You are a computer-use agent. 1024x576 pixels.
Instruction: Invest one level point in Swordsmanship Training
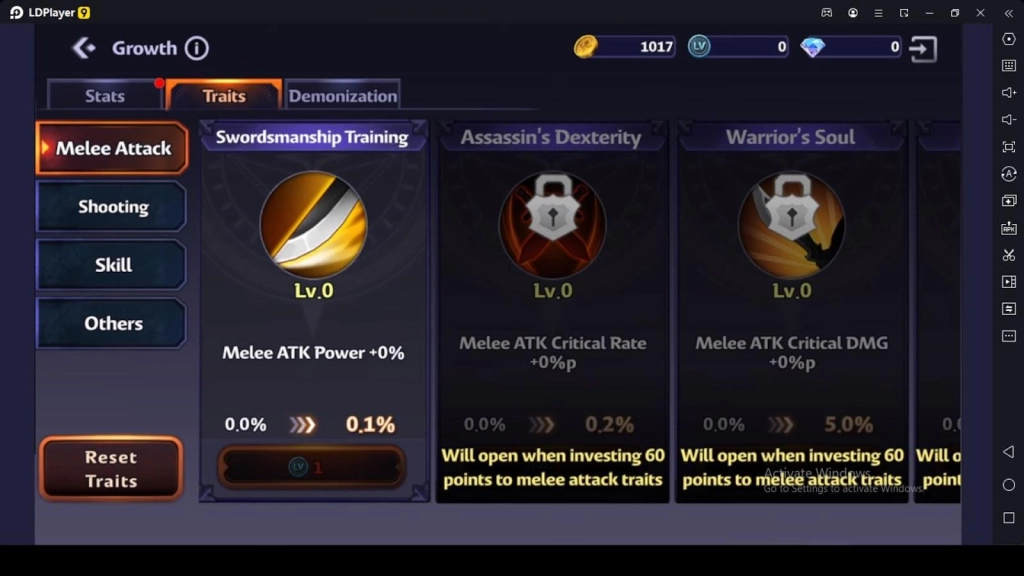312,467
